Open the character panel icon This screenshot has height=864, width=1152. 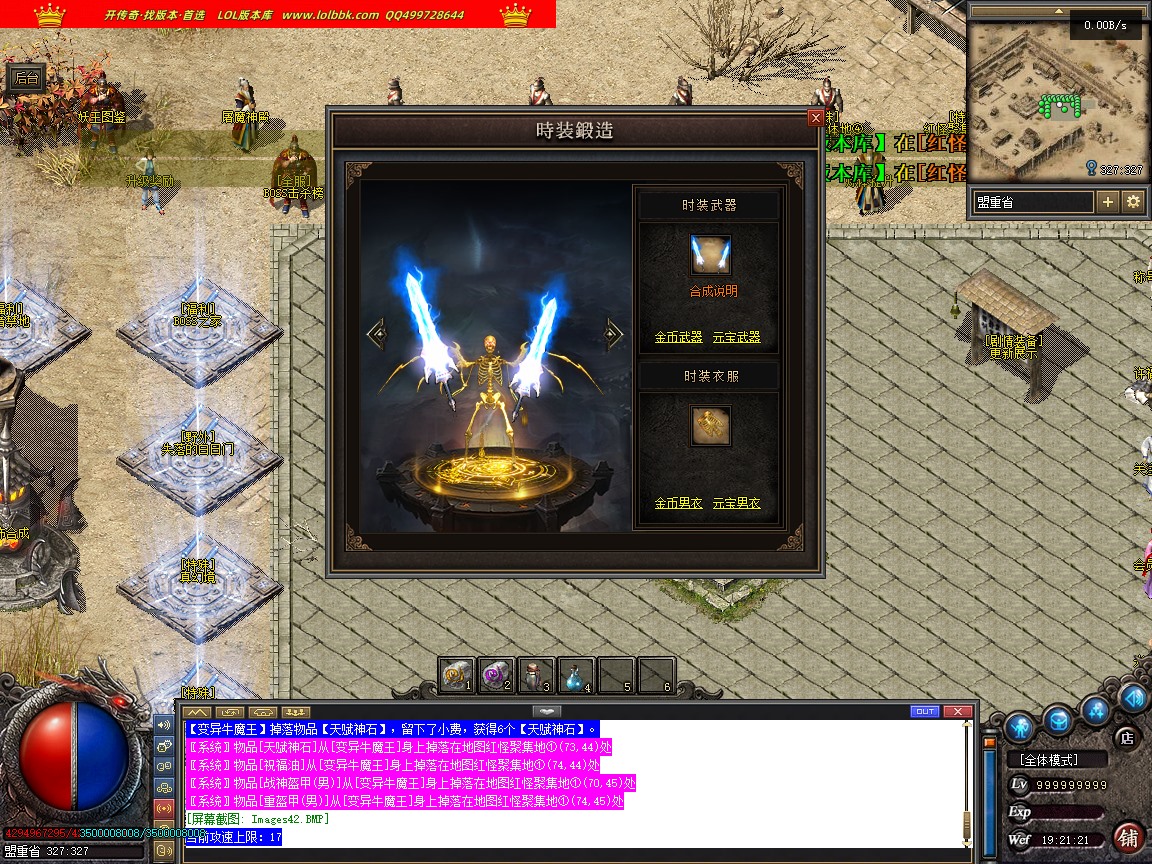pos(1020,725)
